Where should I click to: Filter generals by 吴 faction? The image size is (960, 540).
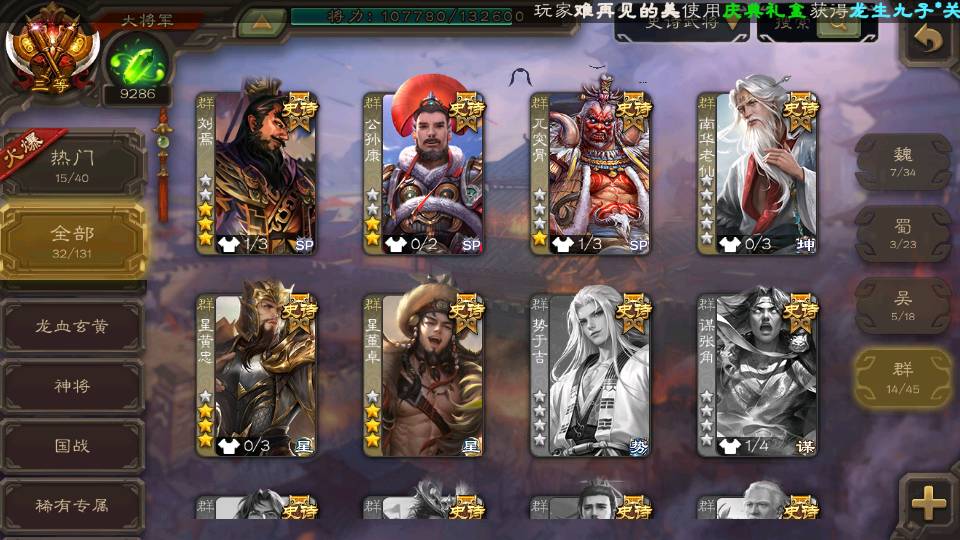pyautogui.click(x=903, y=306)
